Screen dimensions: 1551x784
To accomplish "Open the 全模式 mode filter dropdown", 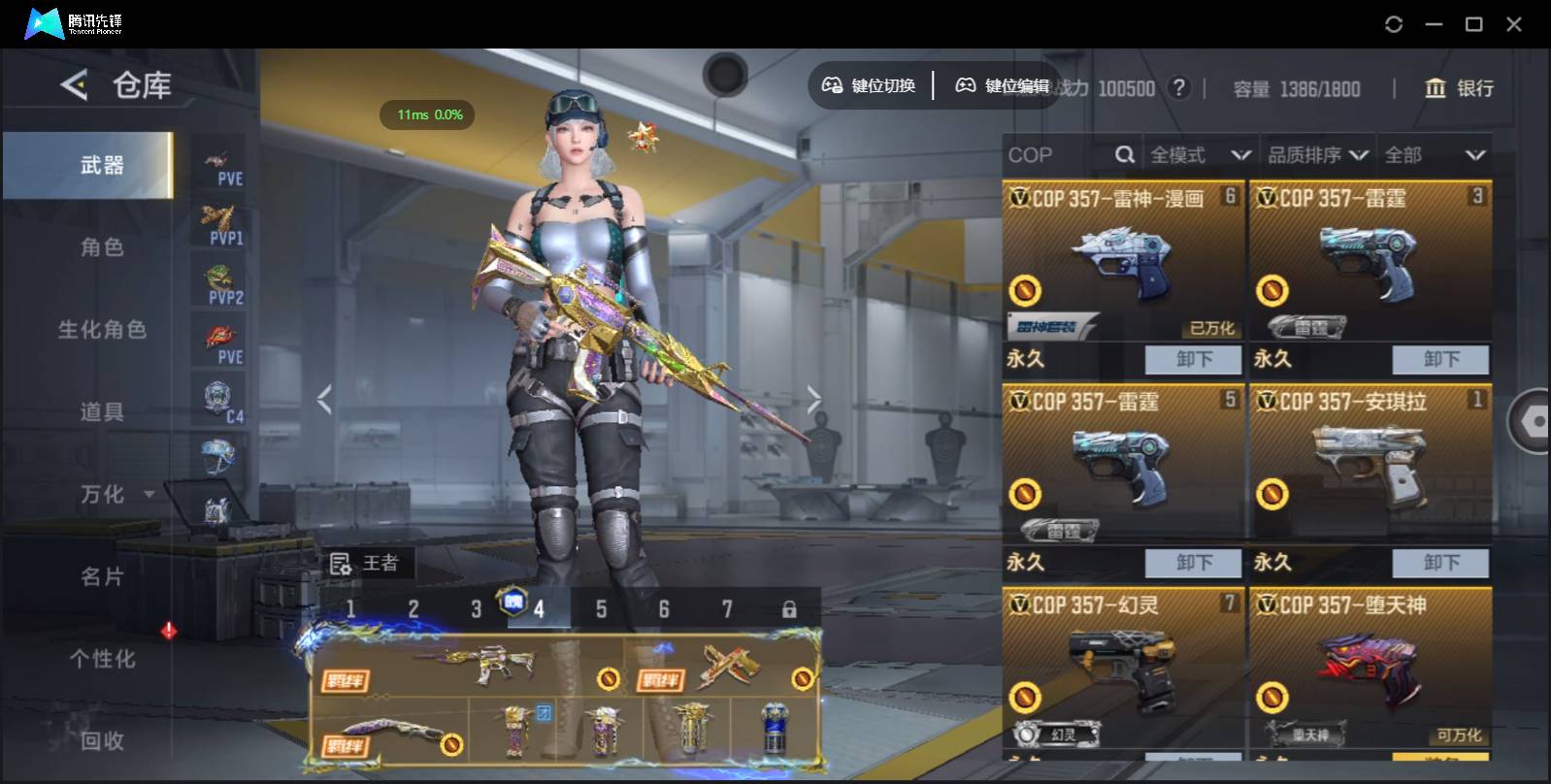I will click(1200, 155).
